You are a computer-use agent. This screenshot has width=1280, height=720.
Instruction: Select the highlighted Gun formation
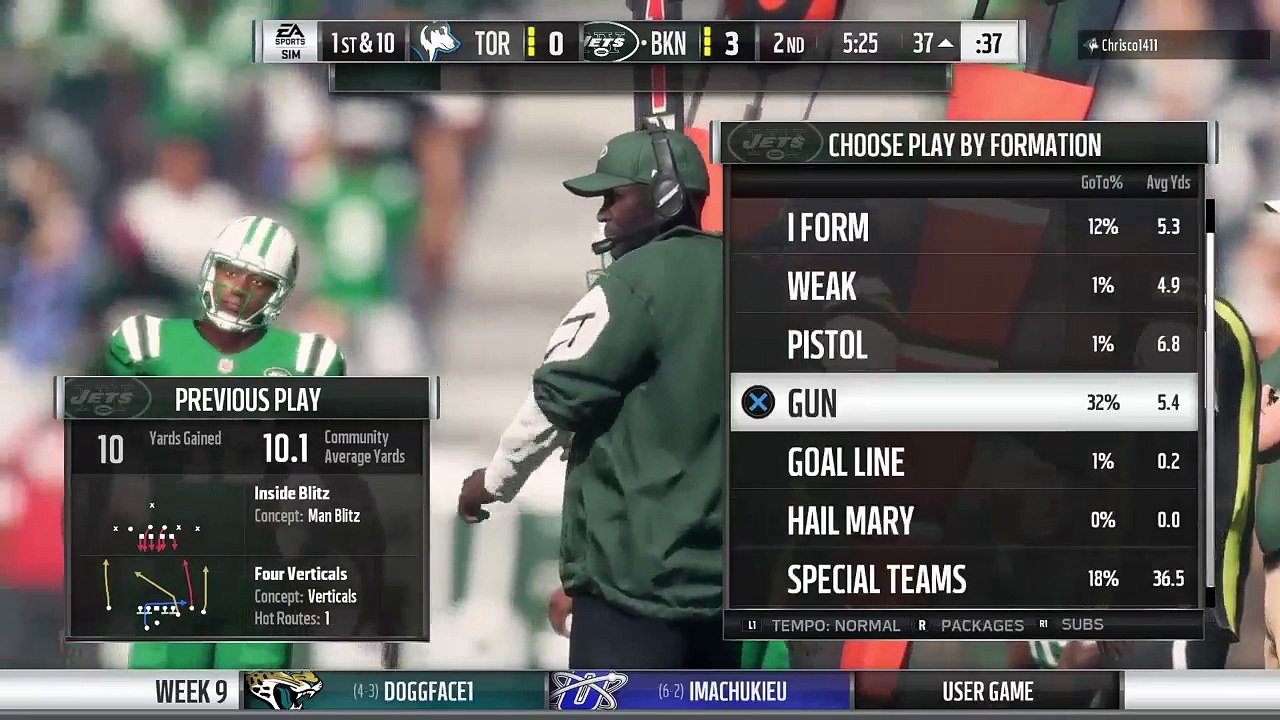click(963, 403)
